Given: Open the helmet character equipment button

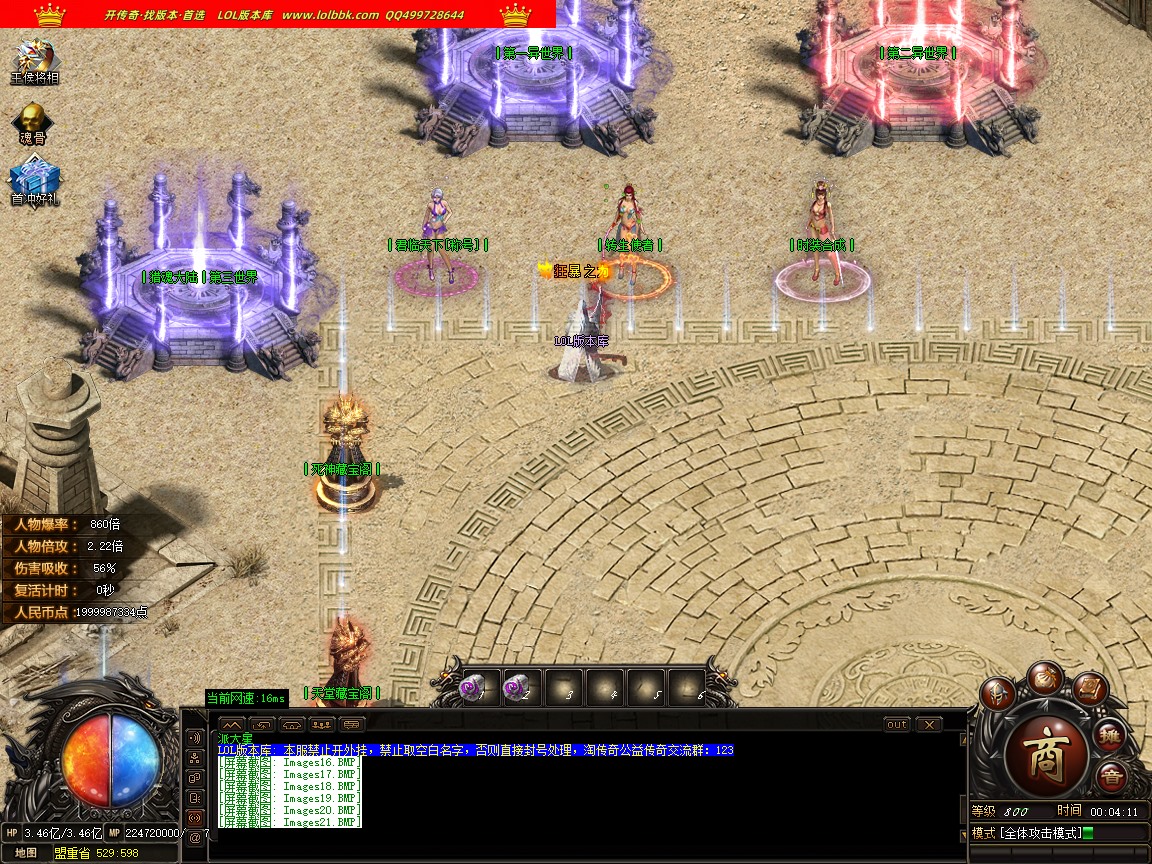Looking at the screenshot, I should [x=997, y=693].
